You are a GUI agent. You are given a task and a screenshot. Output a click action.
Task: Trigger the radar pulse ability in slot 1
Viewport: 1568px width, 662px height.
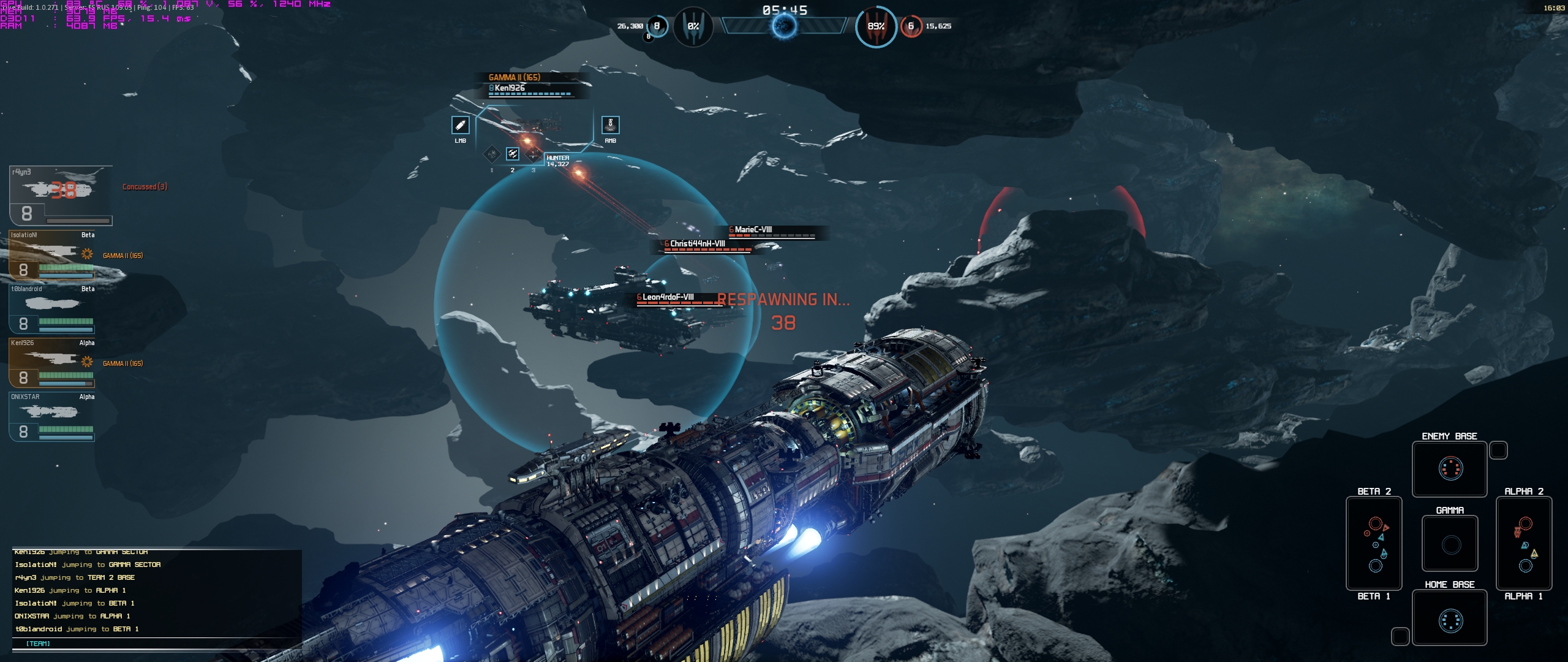click(x=492, y=154)
